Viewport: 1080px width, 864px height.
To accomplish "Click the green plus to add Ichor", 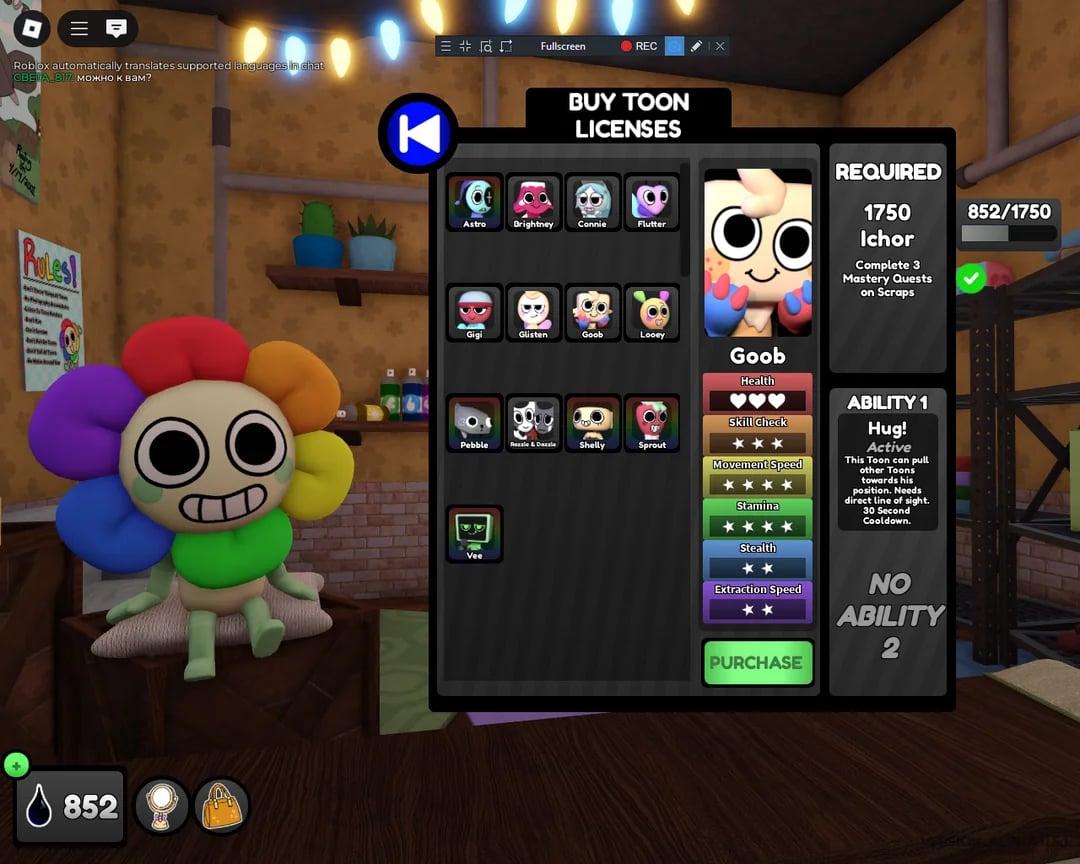I will (16, 766).
